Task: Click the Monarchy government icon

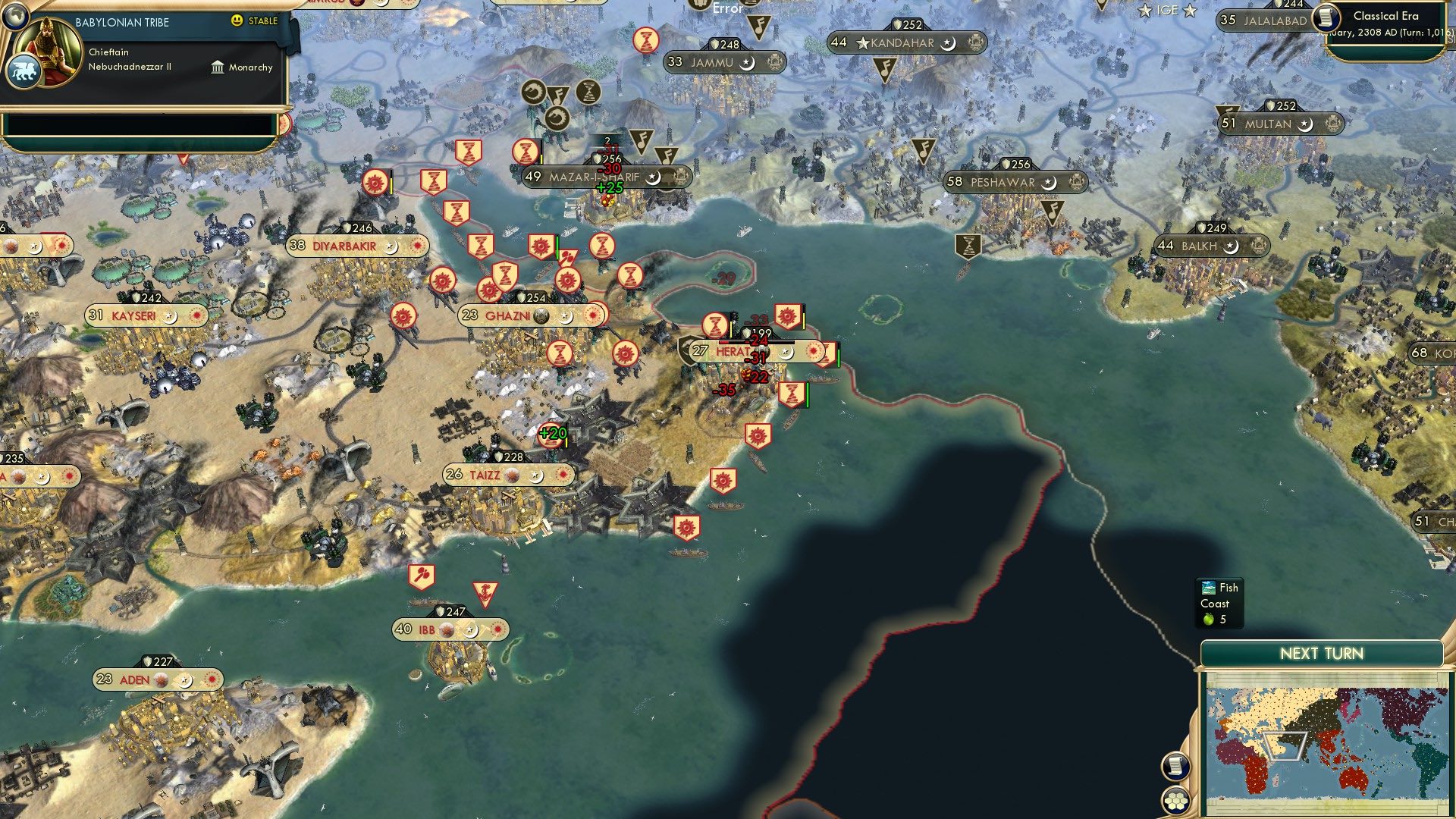Action: point(218,67)
